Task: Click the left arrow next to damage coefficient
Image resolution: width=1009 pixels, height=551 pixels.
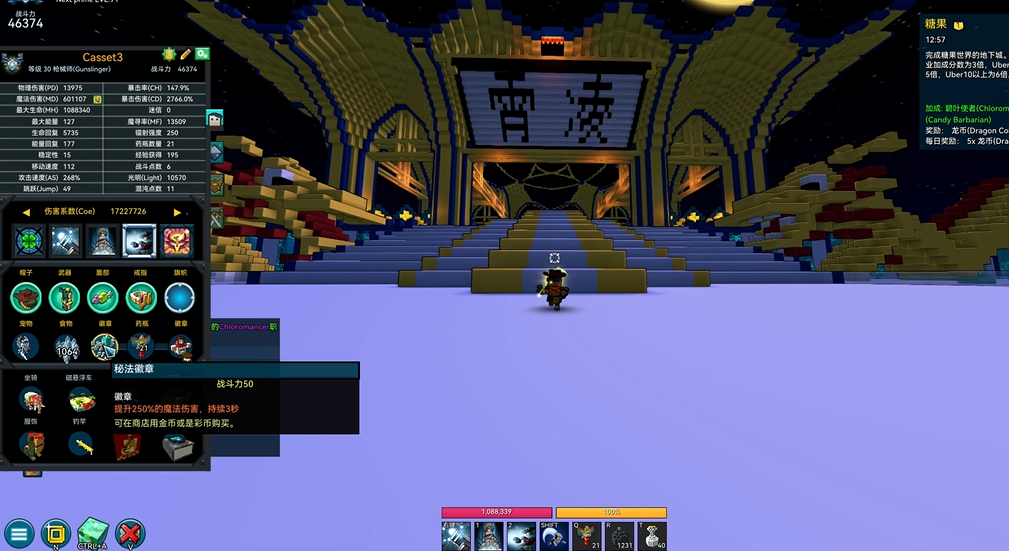Action: tap(26, 212)
